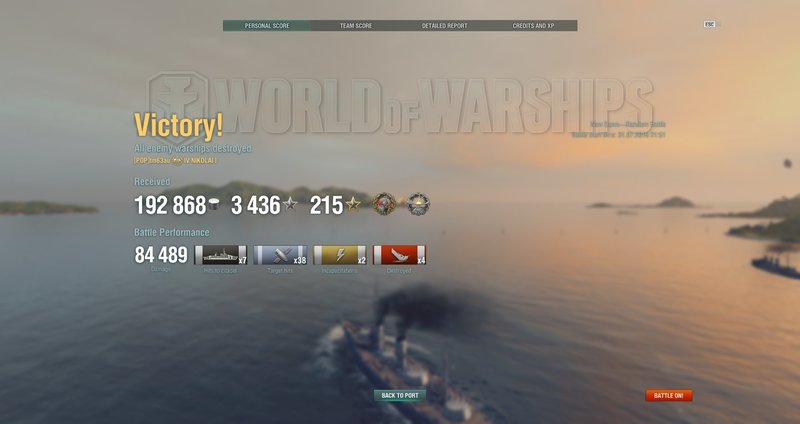The image size is (800, 424).
Task: Select the Hits to citadel ribbon
Action: [x=221, y=255]
